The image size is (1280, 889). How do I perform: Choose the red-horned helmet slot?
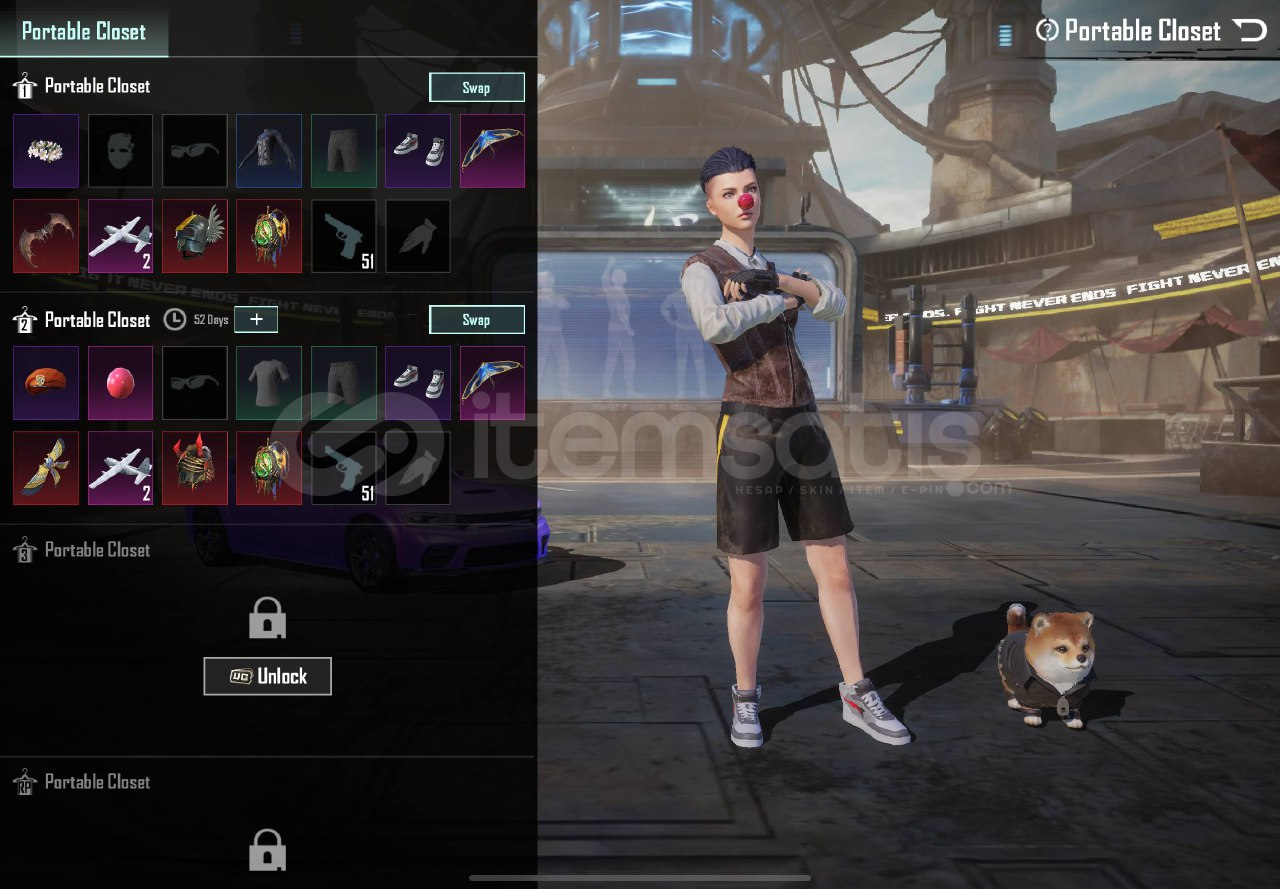tap(195, 468)
